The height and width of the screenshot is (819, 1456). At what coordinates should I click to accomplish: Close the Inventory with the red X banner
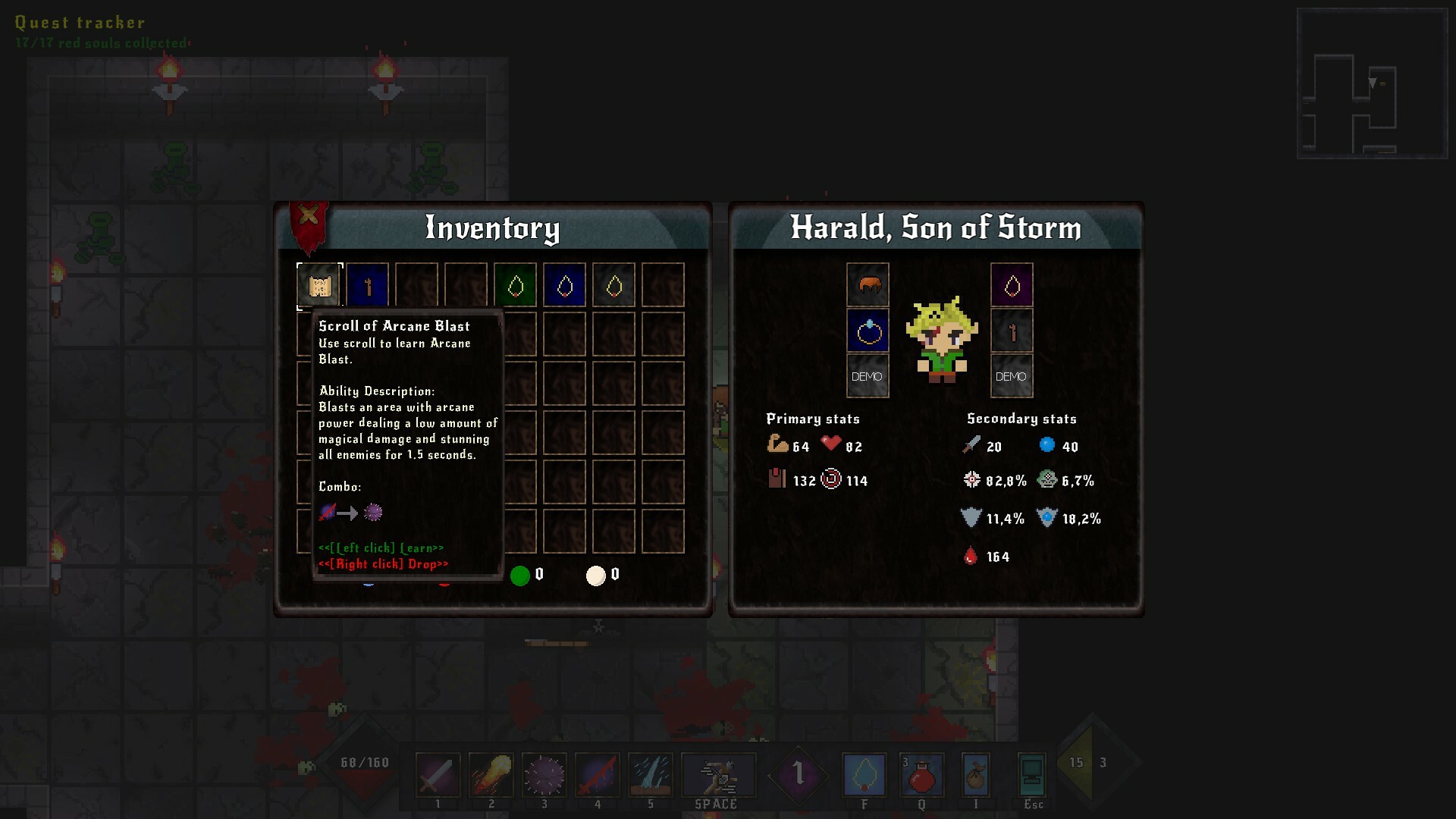(x=308, y=217)
